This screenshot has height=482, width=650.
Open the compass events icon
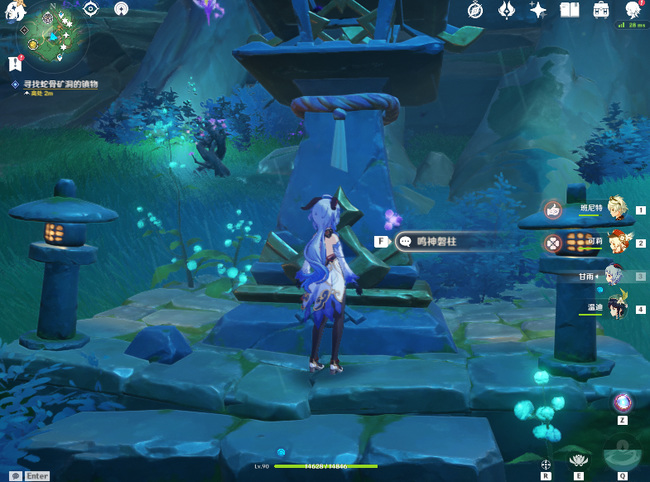point(476,10)
